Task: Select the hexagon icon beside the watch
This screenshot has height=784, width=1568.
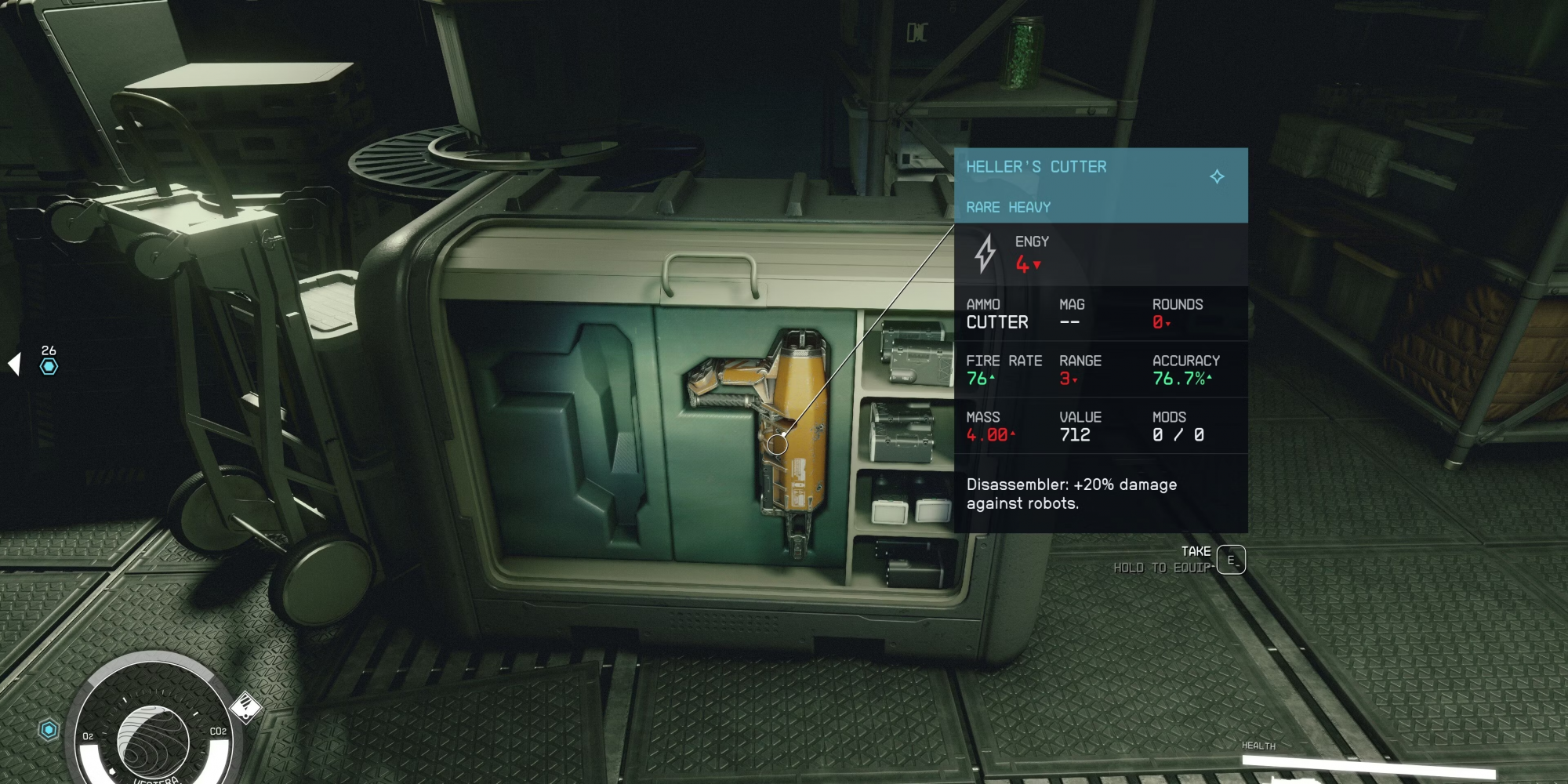Action: point(49,731)
